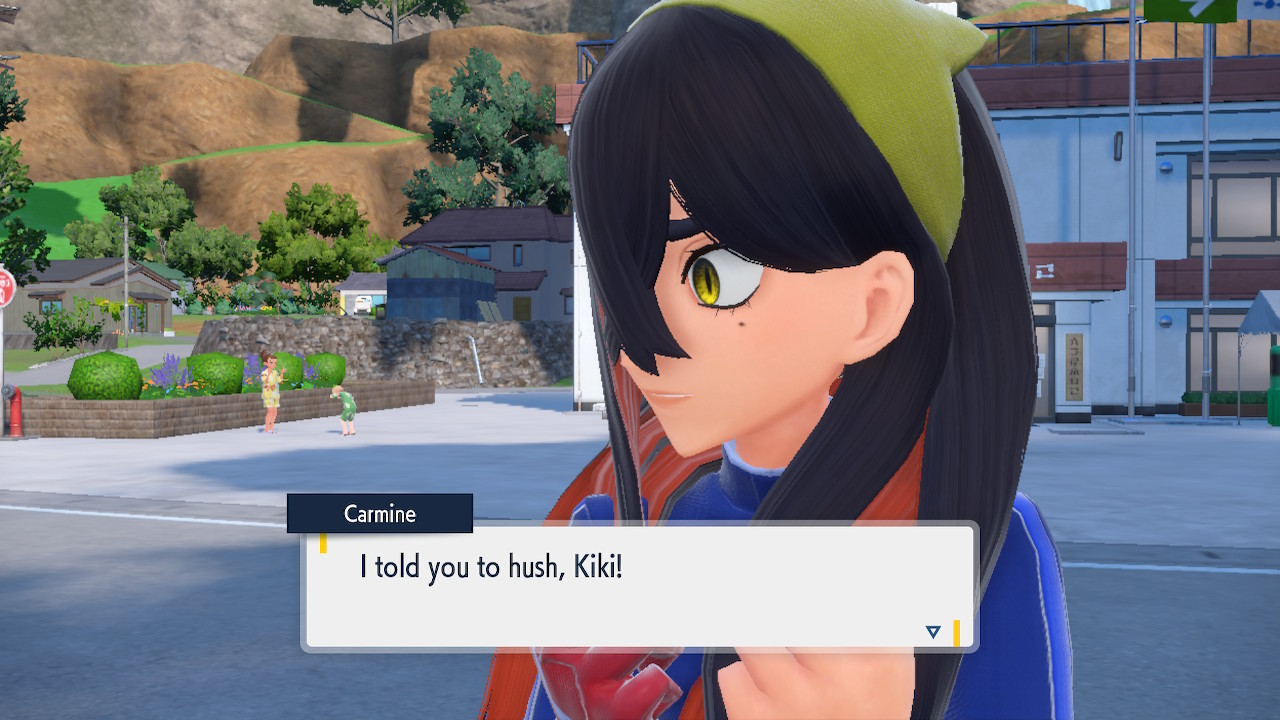Advance dialogue with the blue arrow indicator
Image resolution: width=1280 pixels, height=720 pixels.
tap(933, 631)
